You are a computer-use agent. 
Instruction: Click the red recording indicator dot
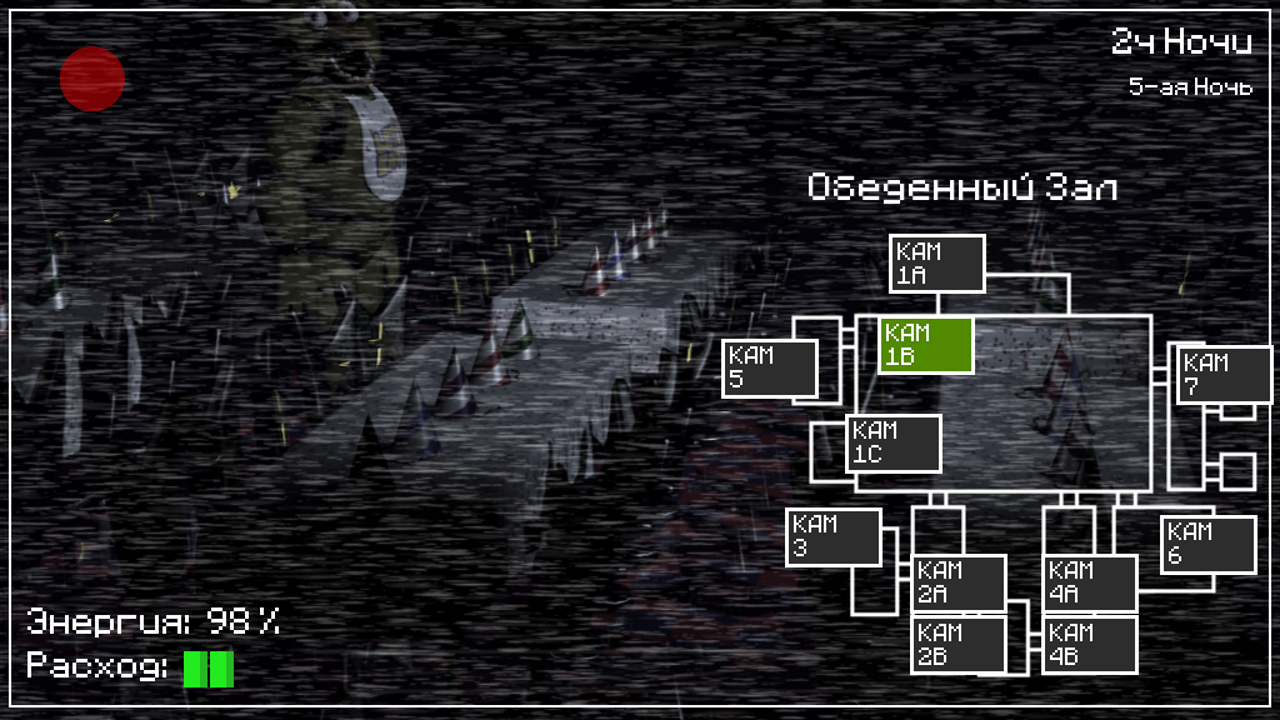pos(91,80)
